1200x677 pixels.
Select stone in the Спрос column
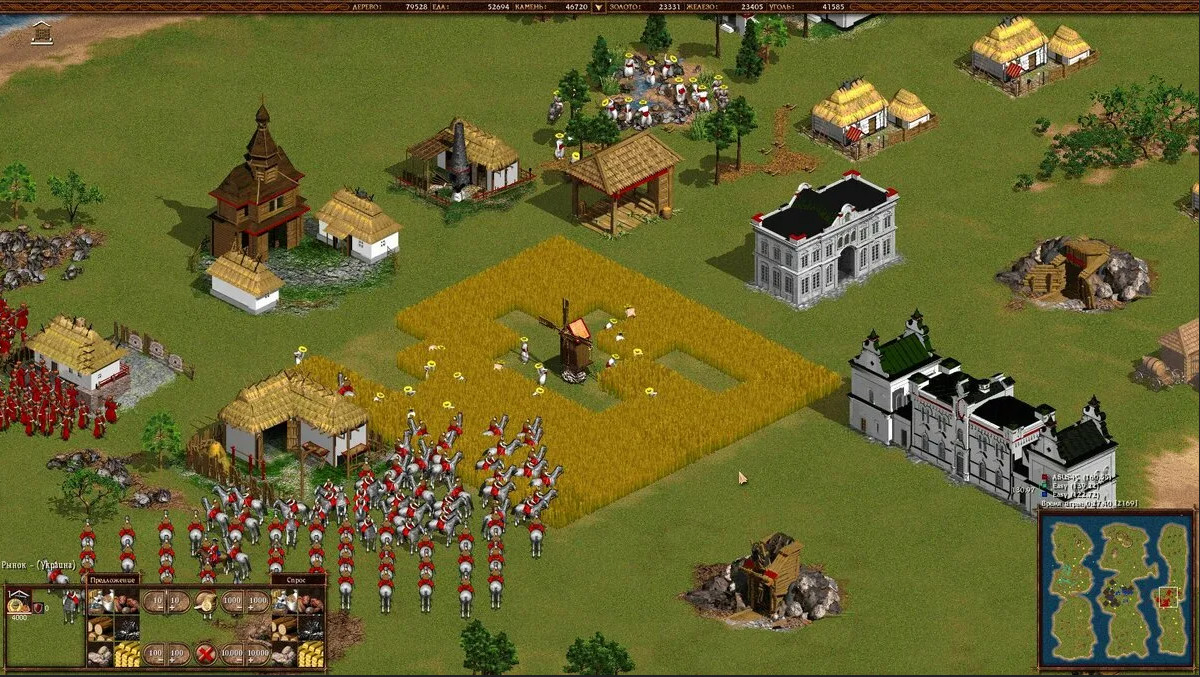click(x=284, y=655)
